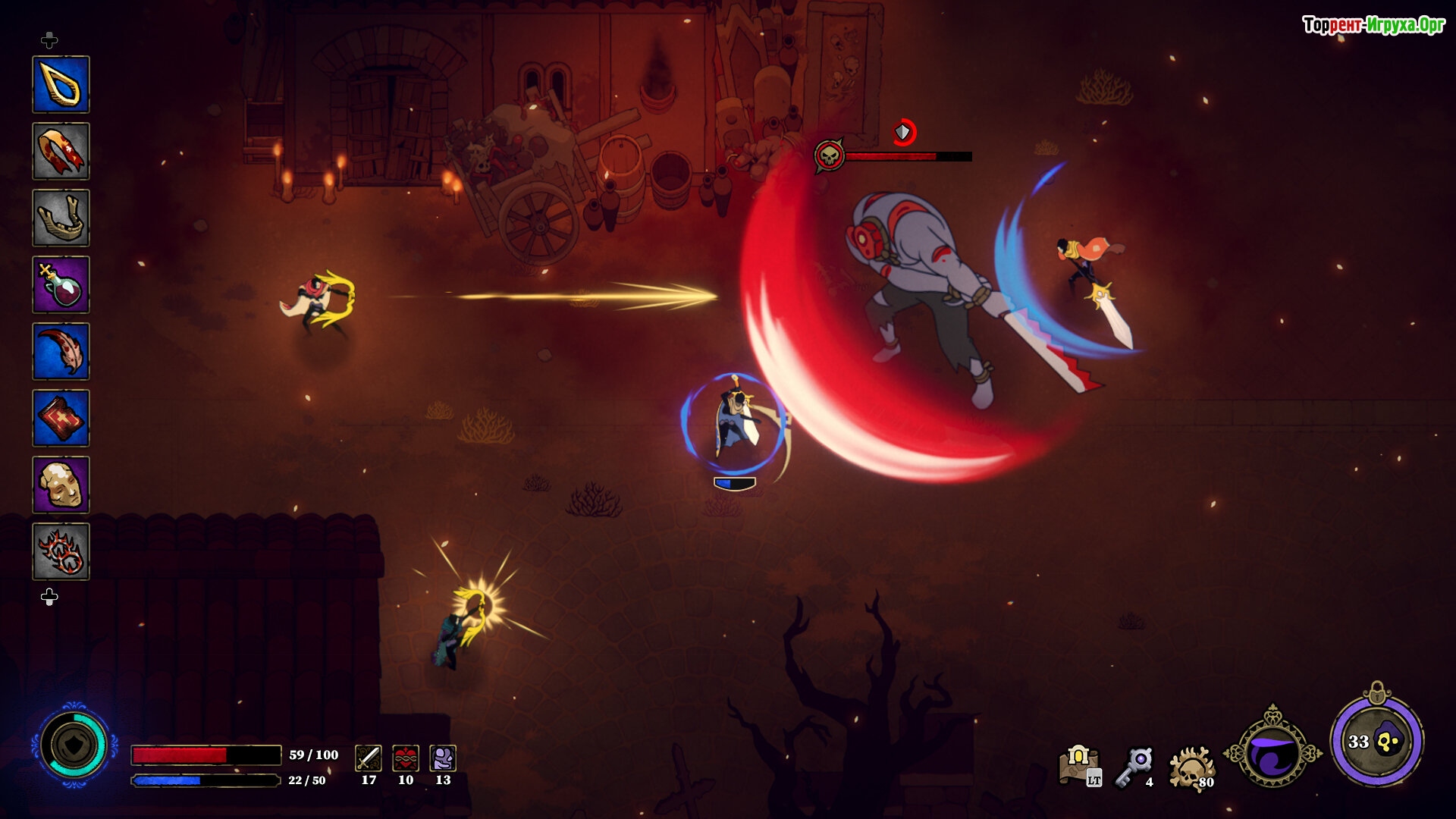The width and height of the screenshot is (1456, 819).
Task: Click the silver key item icon
Action: (1135, 766)
